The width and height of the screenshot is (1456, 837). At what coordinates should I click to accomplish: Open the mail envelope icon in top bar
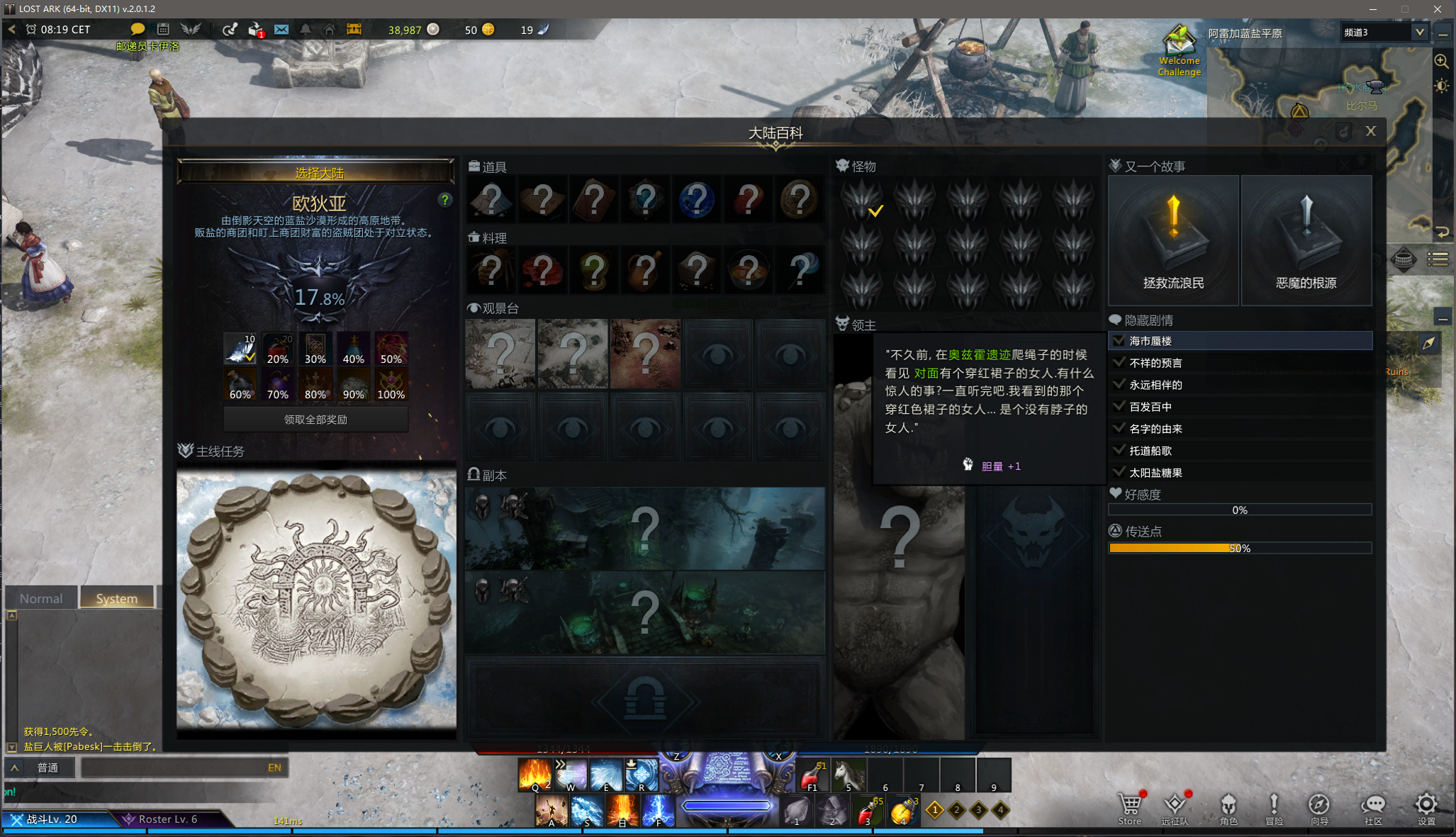(x=281, y=30)
